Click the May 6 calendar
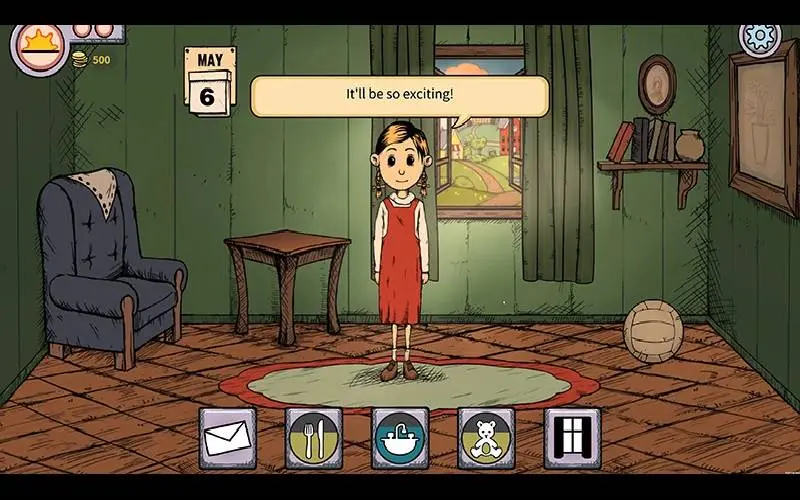The height and width of the screenshot is (500, 800). 210,80
